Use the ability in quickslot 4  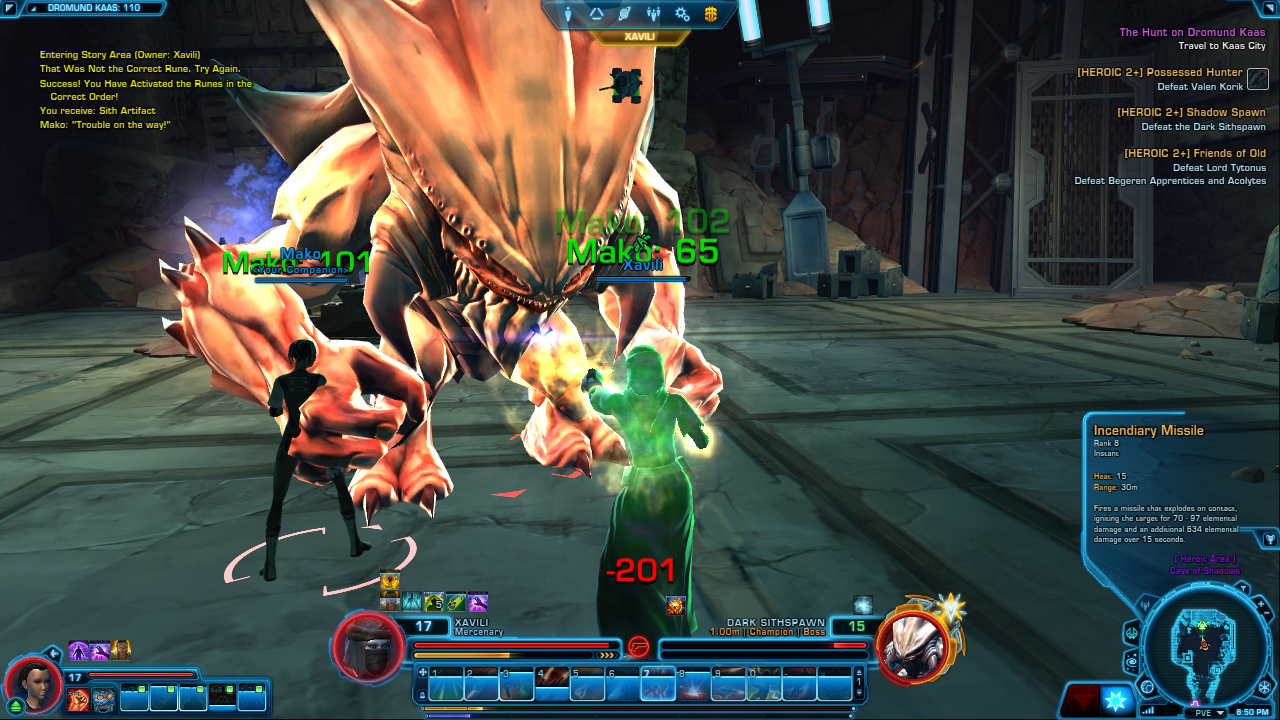(x=552, y=685)
